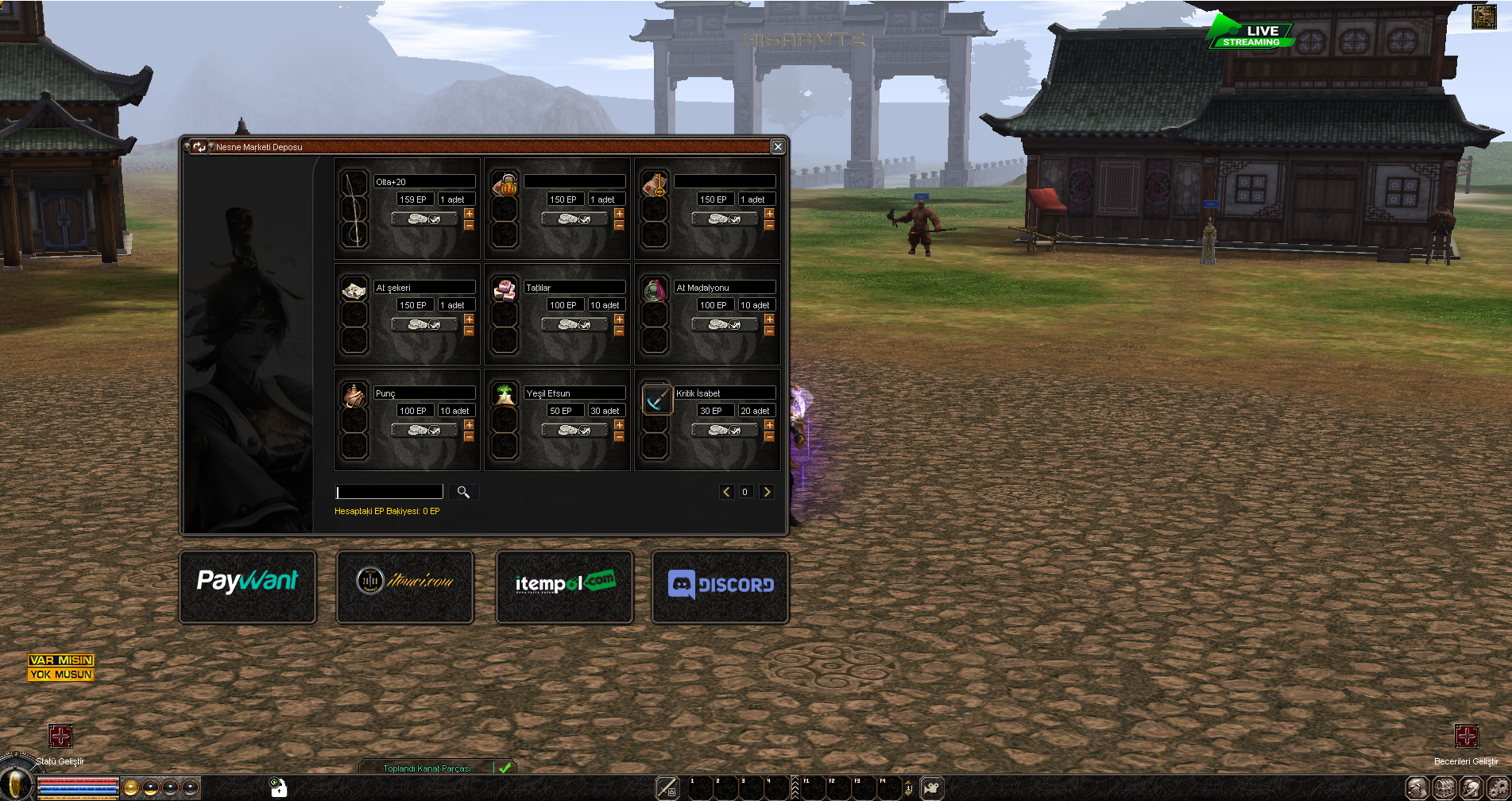Increase quantity of Kritik İsabet
The width and height of the screenshot is (1512, 801).
pyautogui.click(x=769, y=425)
